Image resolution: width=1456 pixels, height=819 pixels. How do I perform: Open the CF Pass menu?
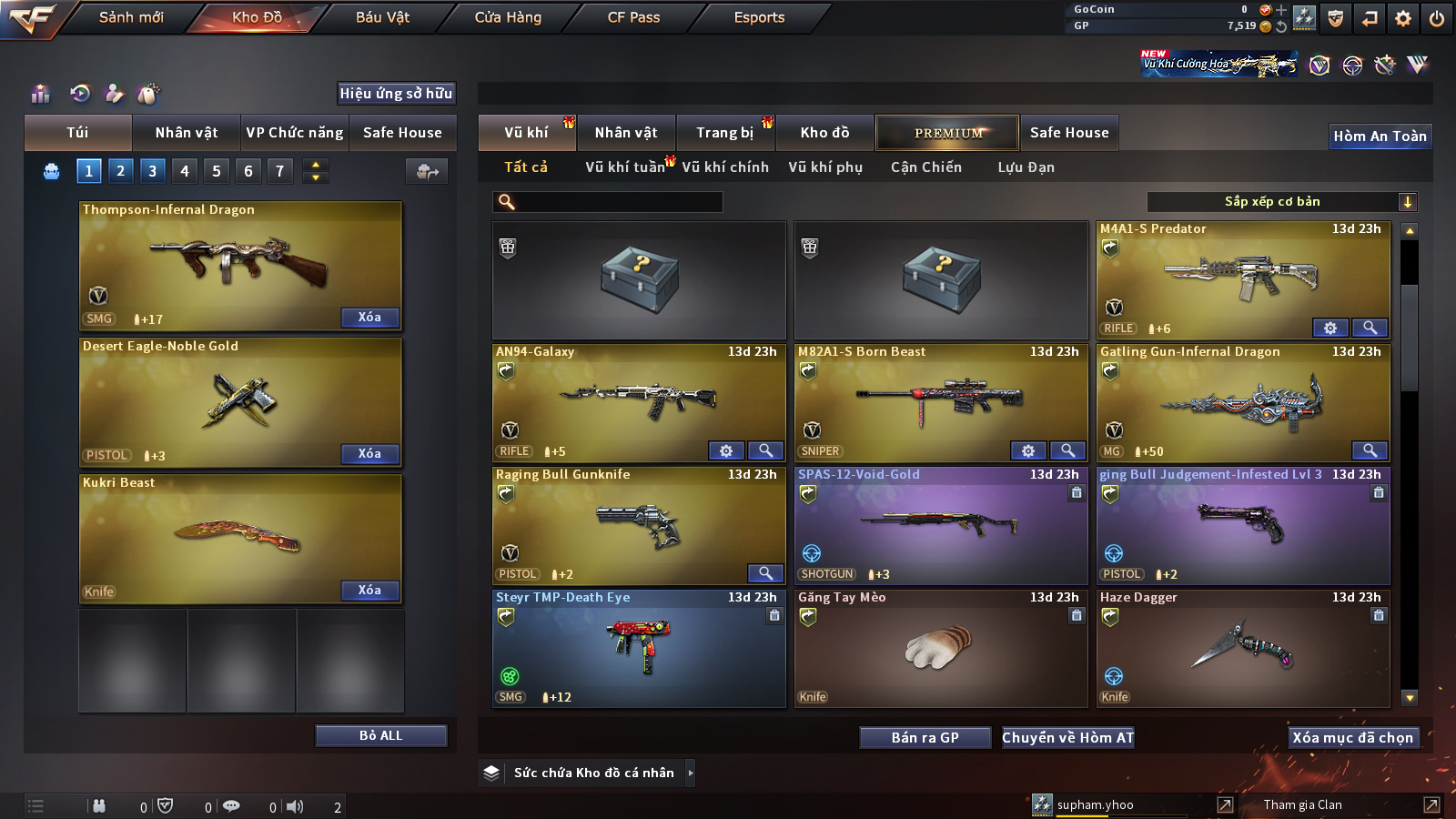coord(633,17)
